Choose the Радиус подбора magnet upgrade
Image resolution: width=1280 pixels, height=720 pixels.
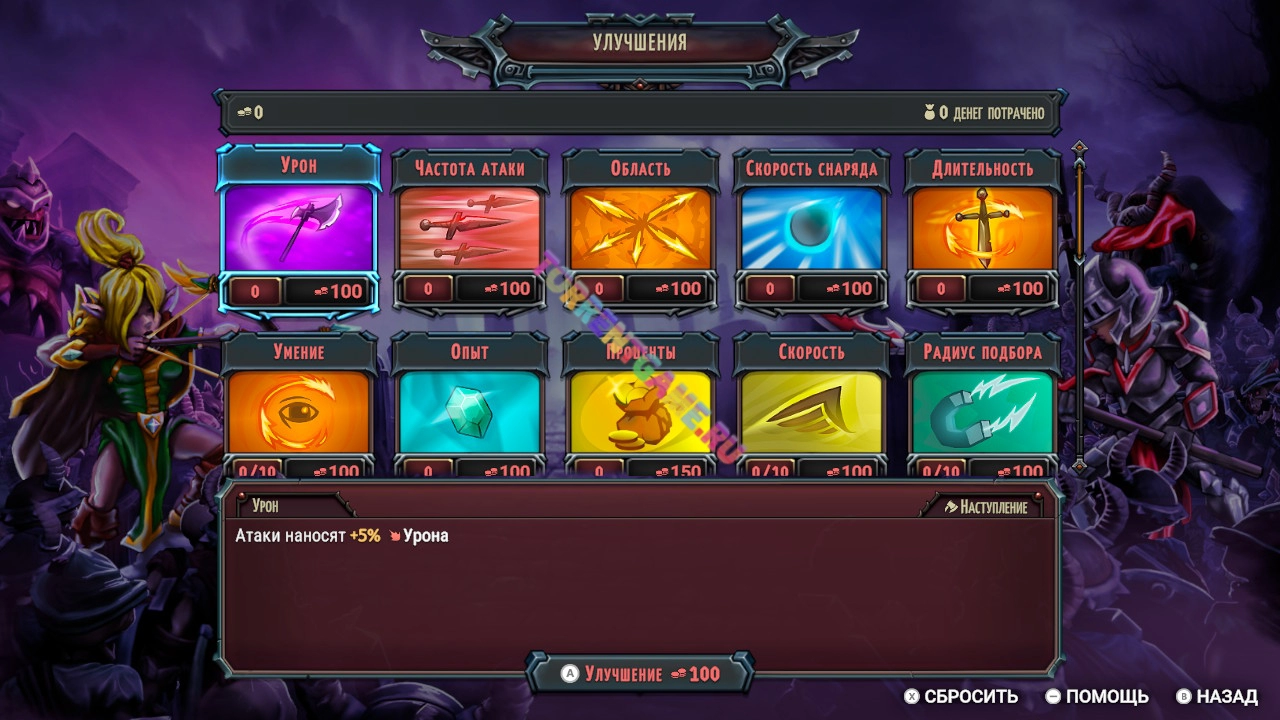(982, 412)
